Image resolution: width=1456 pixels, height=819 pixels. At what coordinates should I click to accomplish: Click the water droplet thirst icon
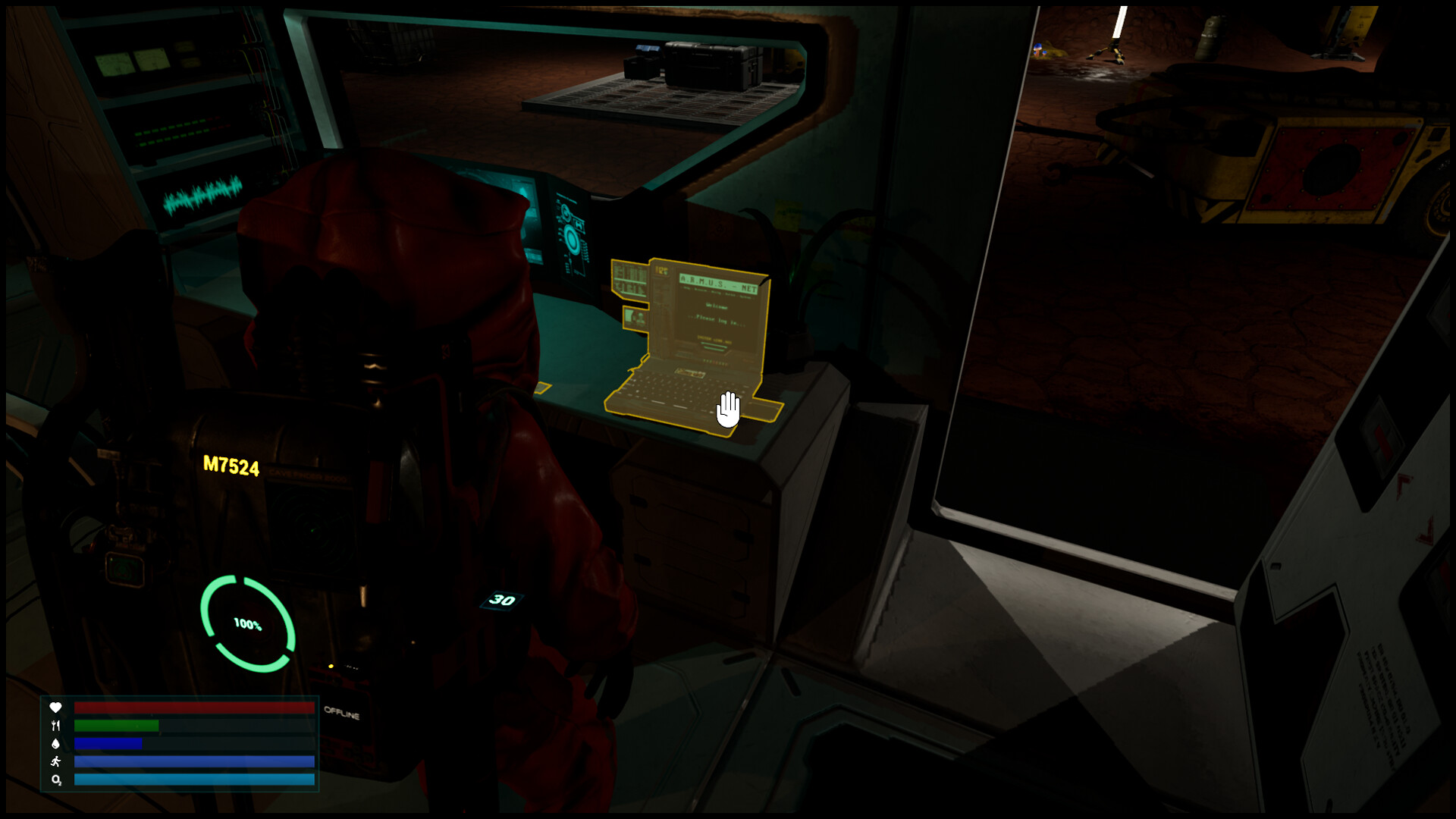click(56, 745)
